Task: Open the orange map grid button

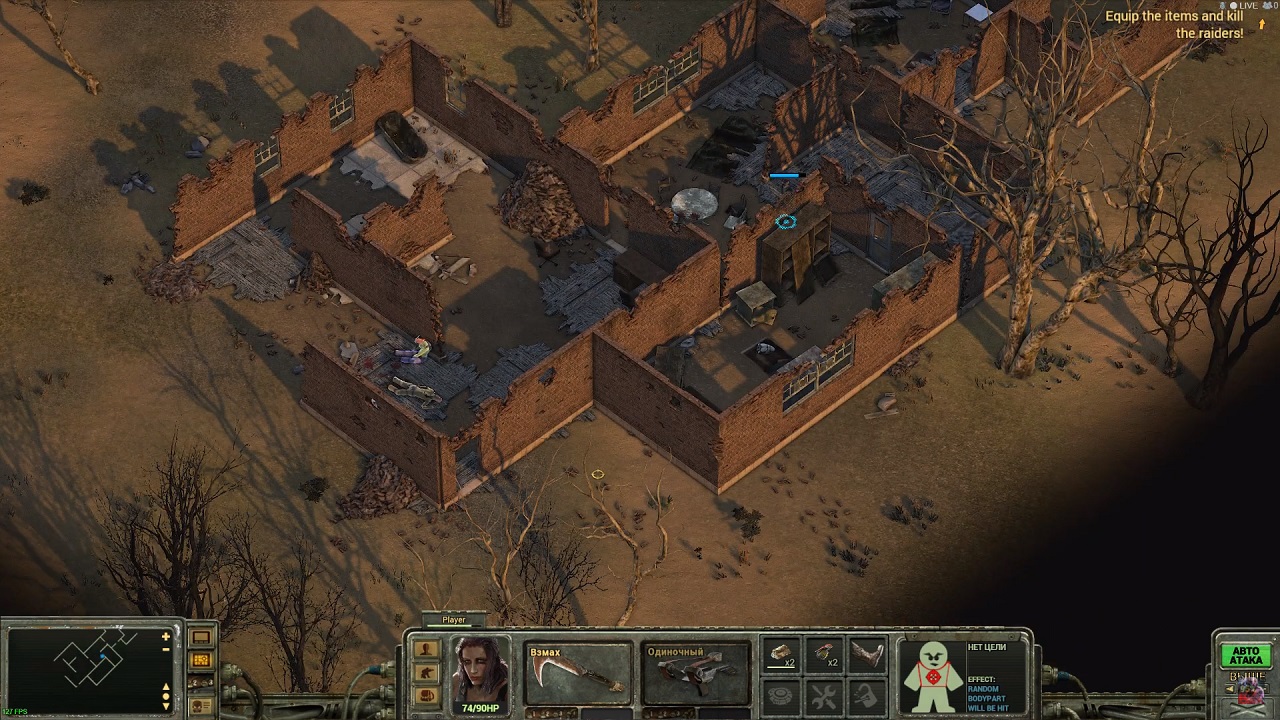Action: click(201, 660)
